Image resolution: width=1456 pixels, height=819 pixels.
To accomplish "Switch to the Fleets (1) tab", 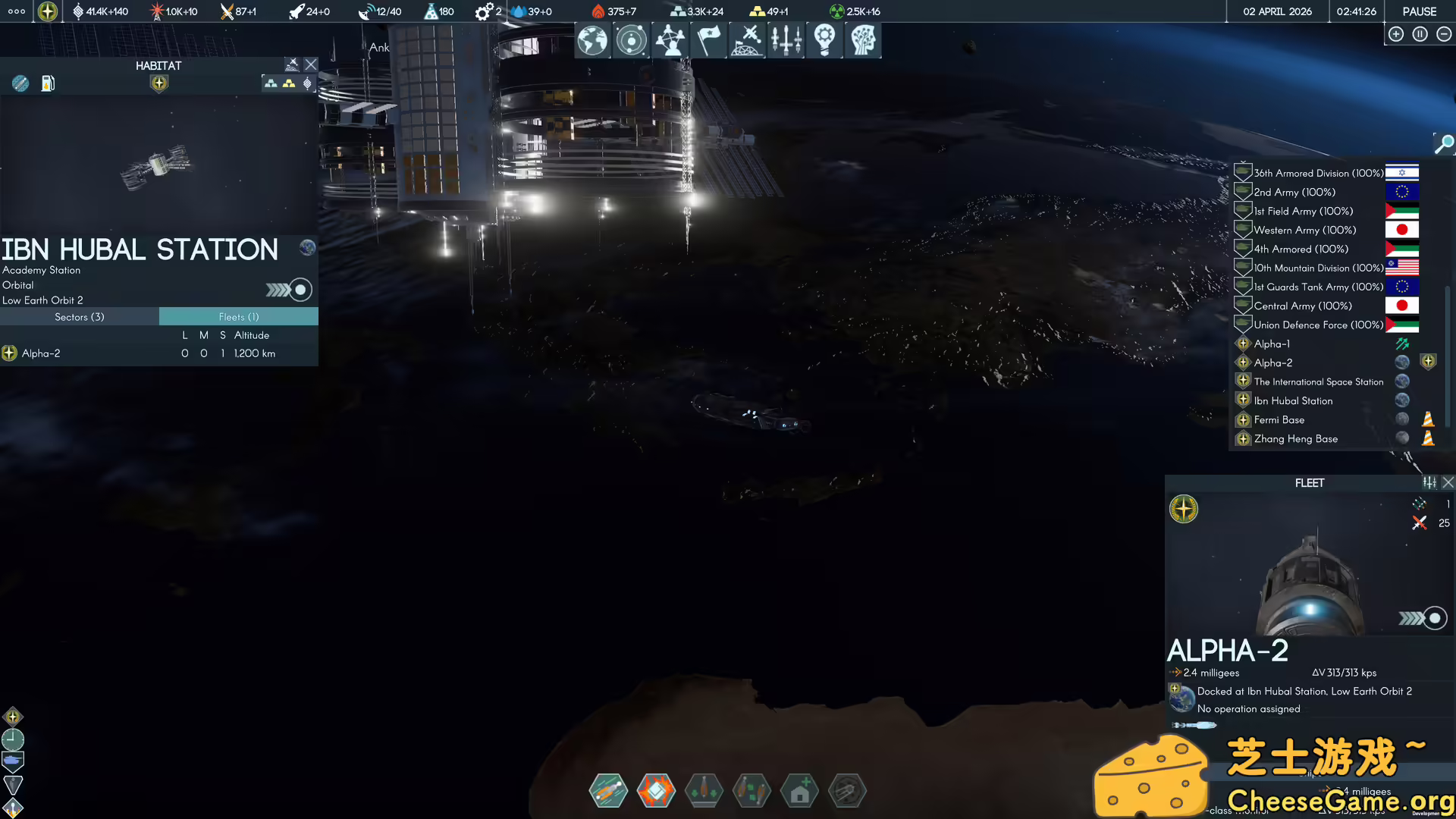I will [x=238, y=316].
